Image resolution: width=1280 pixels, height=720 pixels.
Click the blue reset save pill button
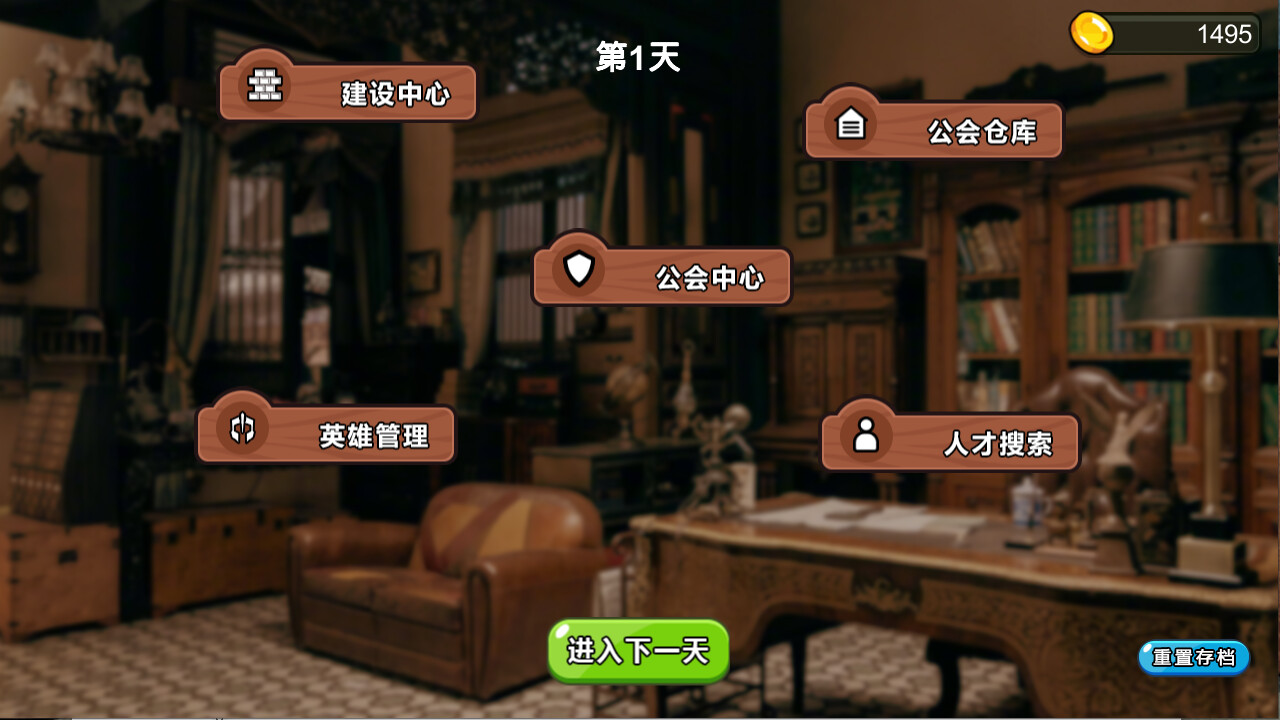pyautogui.click(x=1192, y=658)
